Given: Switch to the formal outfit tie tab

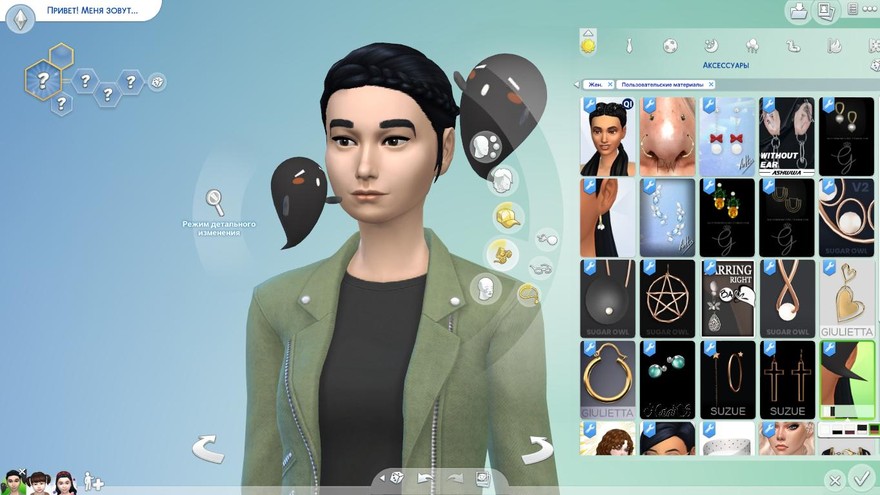Looking at the screenshot, I should tap(629, 46).
